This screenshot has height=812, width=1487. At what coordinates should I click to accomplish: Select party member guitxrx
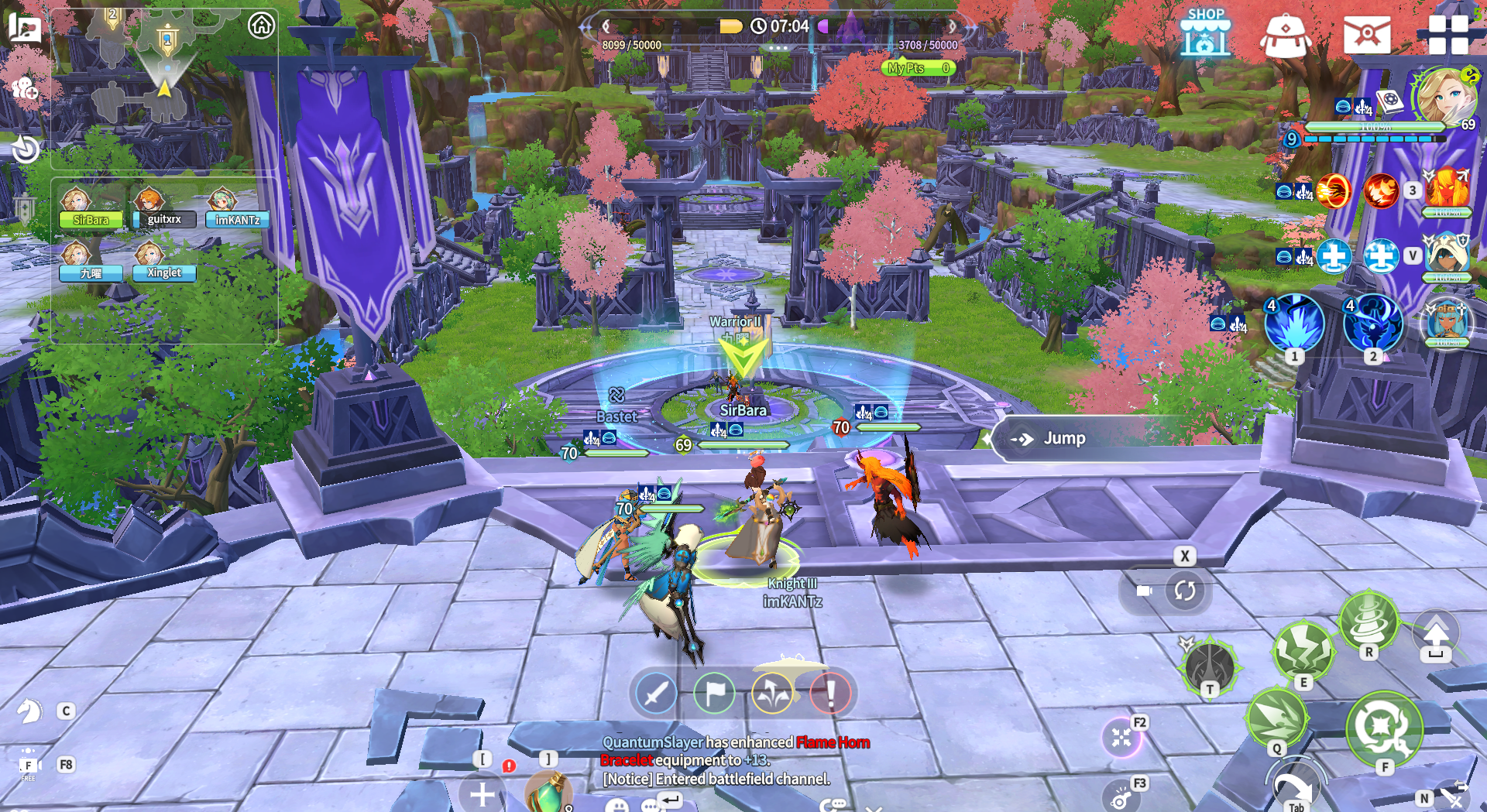click(163, 219)
